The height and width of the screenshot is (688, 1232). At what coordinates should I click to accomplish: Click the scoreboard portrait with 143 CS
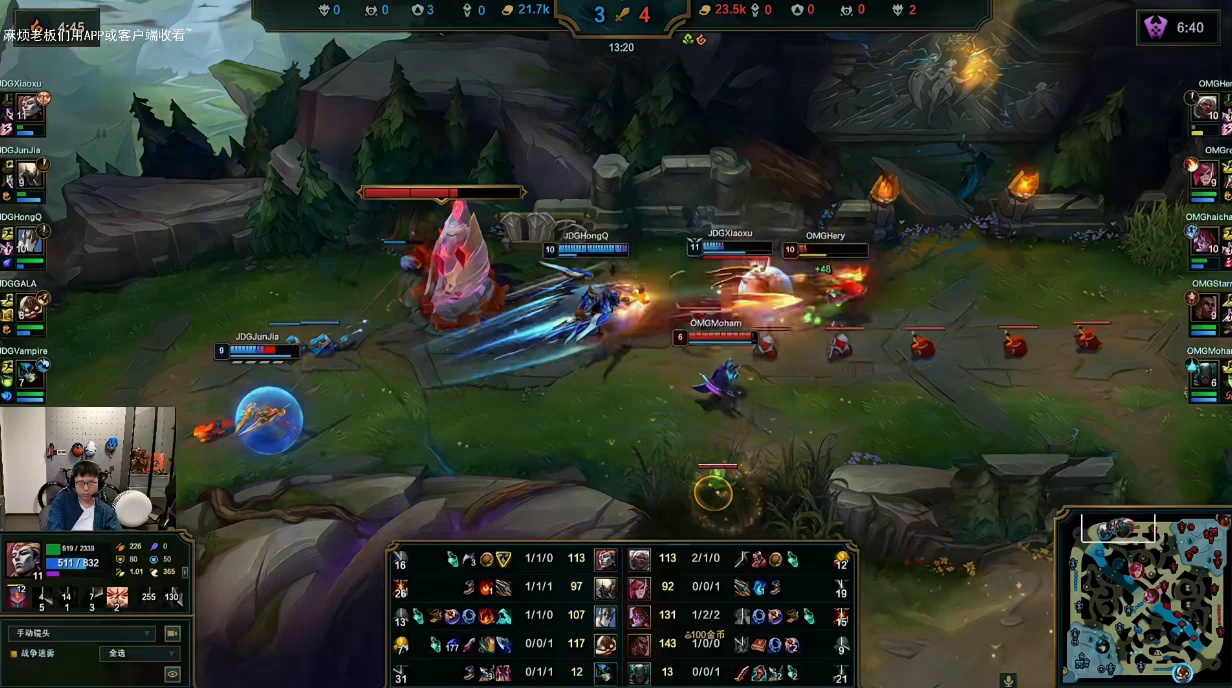tap(639, 645)
